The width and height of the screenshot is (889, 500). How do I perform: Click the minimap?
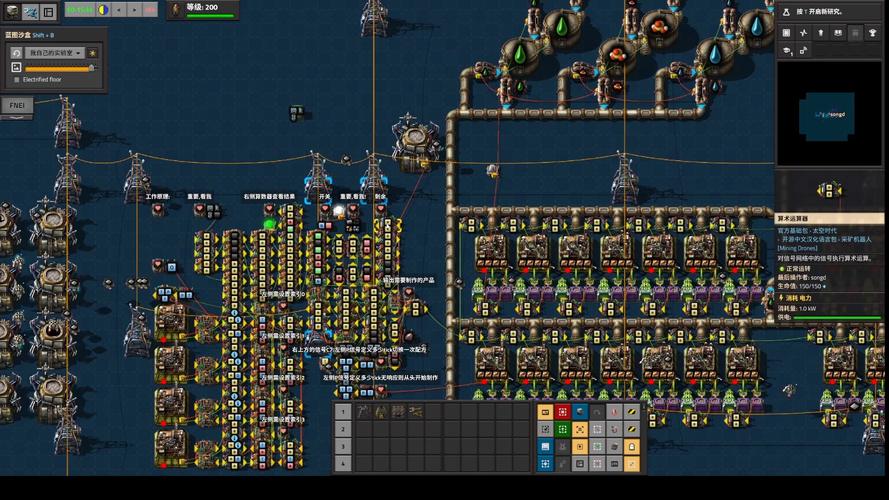tap(831, 114)
